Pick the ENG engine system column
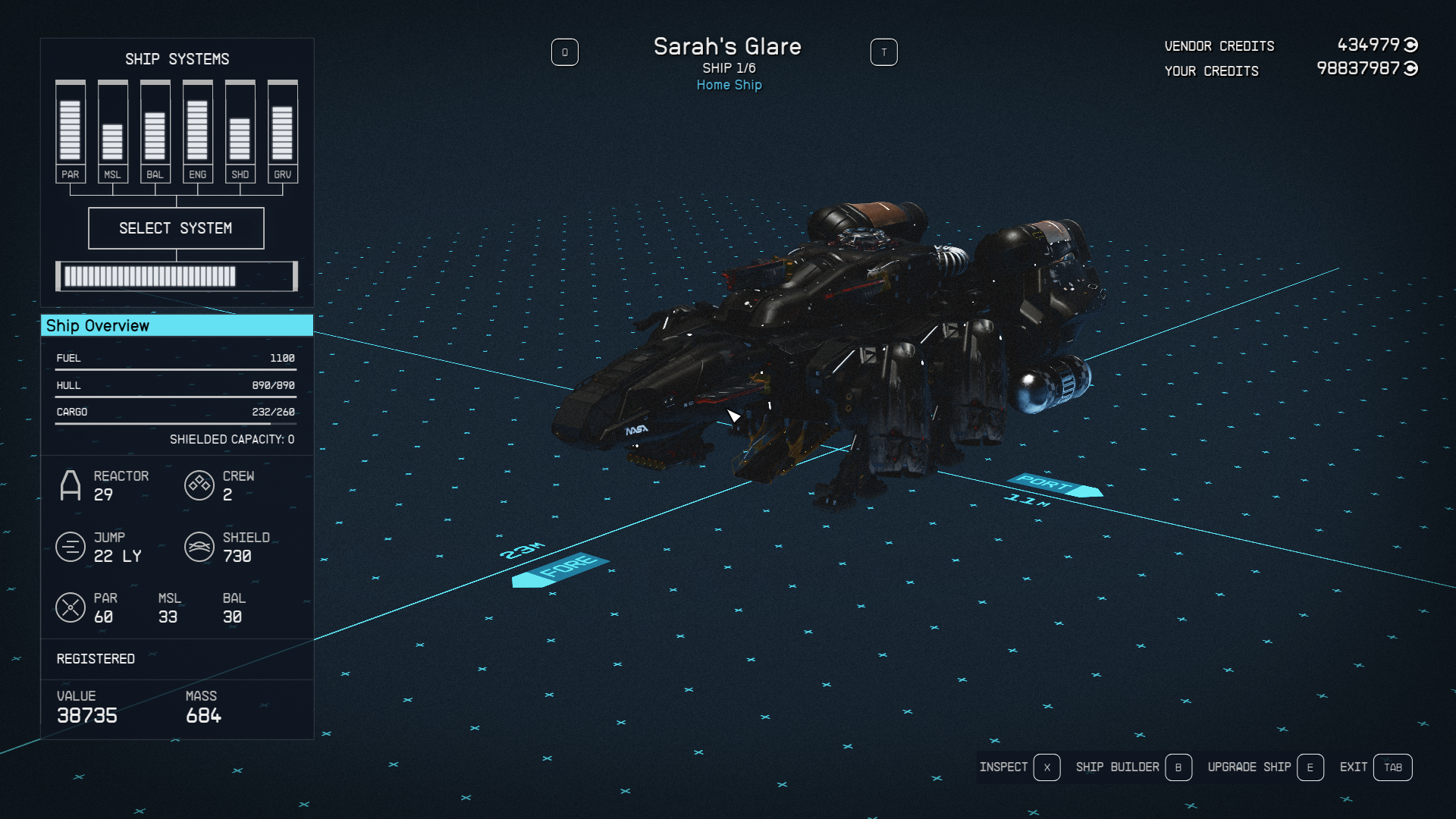Viewport: 1456px width, 819px height. click(197, 130)
